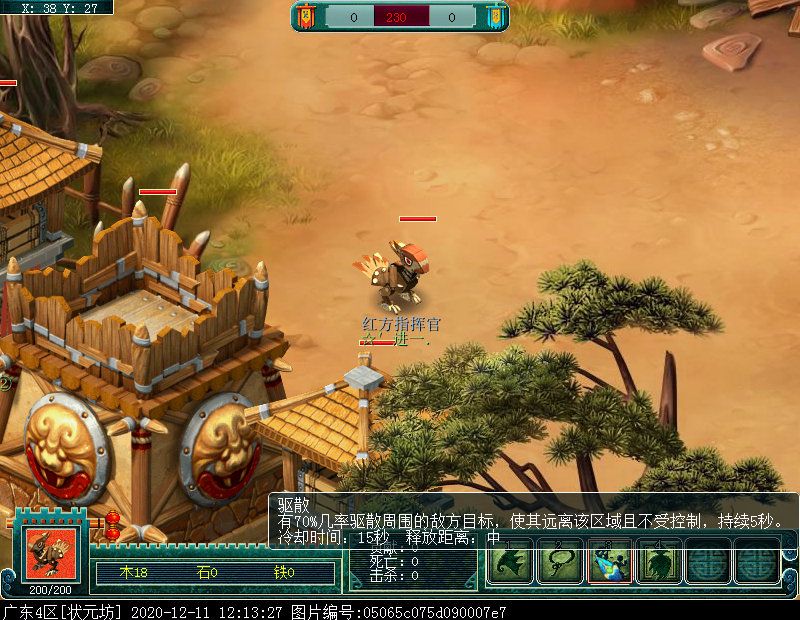Screen dimensions: 800x620
Task: Cast the Dispel (驱散) skill in slot 3
Action: [x=609, y=562]
